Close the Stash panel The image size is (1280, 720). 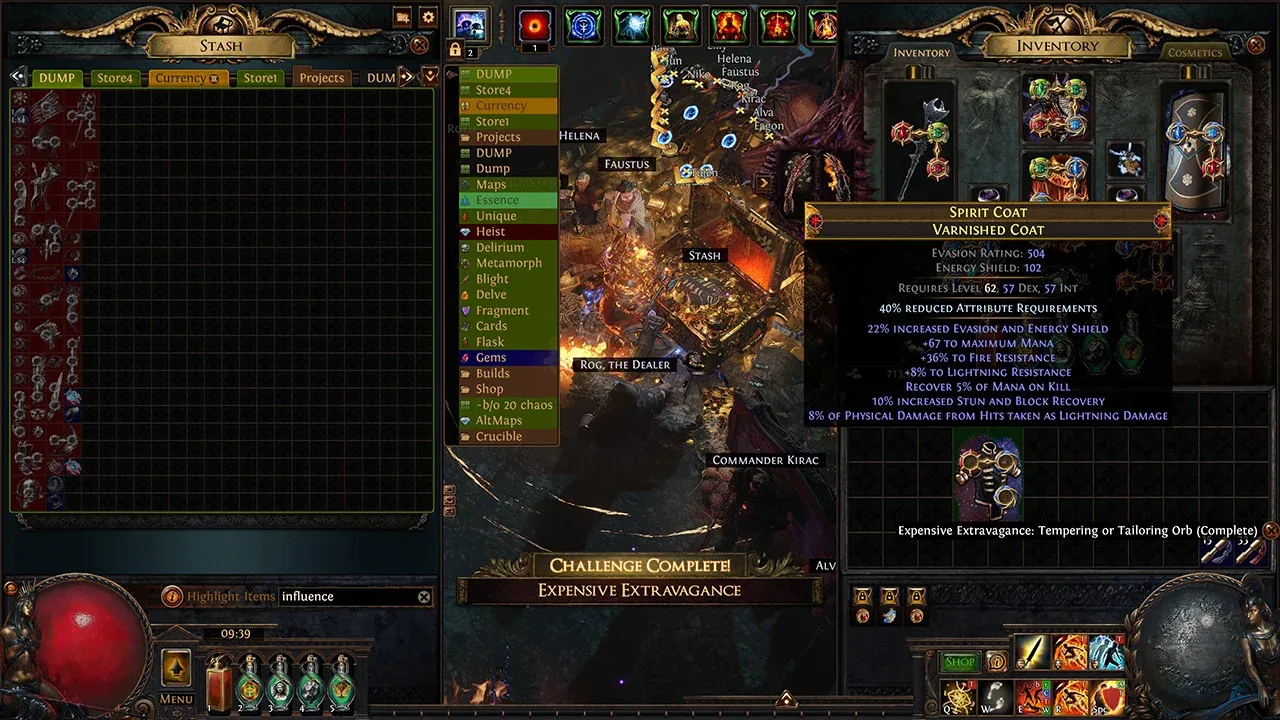click(x=420, y=45)
